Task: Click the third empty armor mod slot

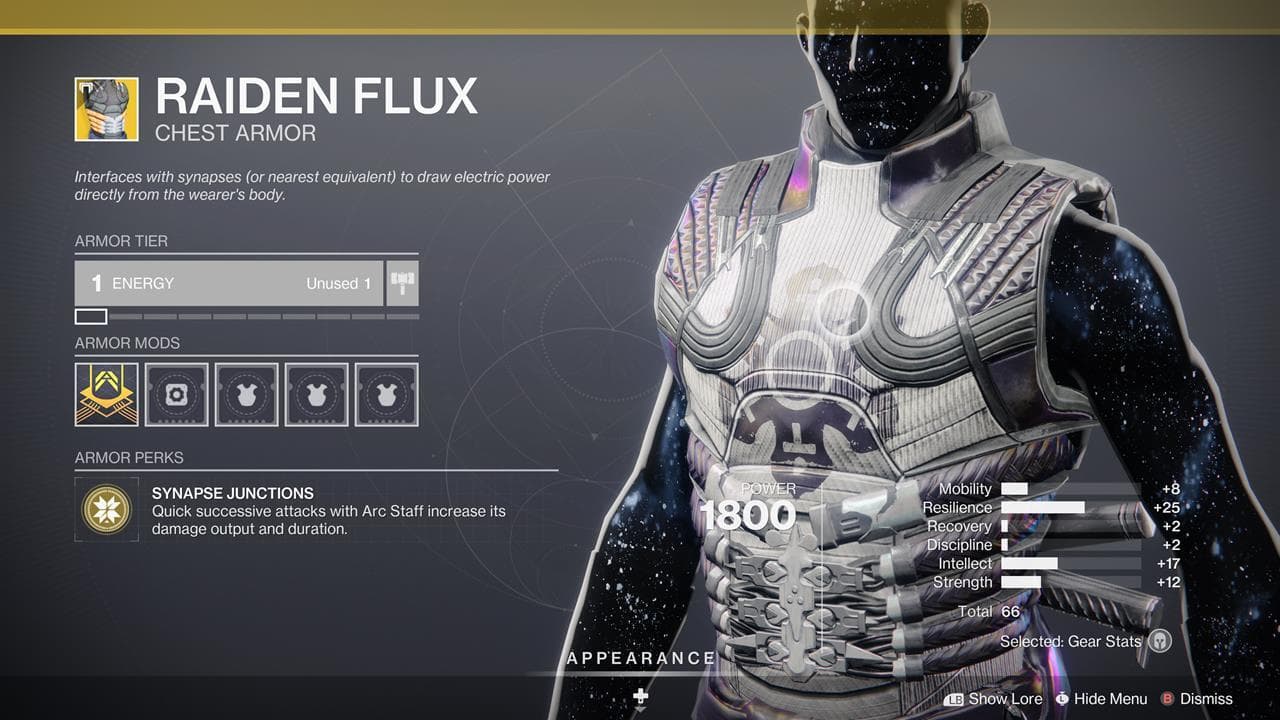Action: [x=316, y=394]
